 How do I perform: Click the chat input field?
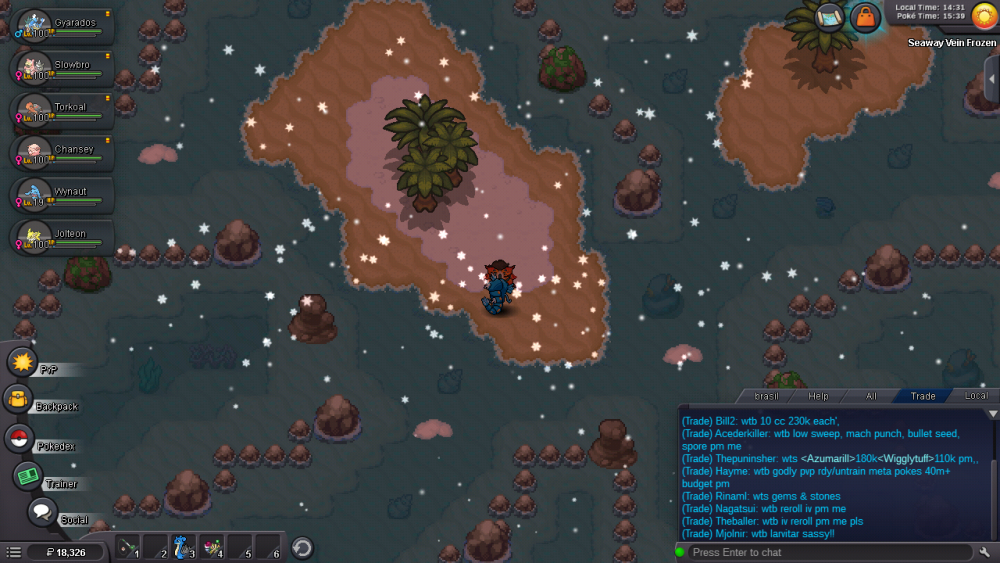point(828,552)
